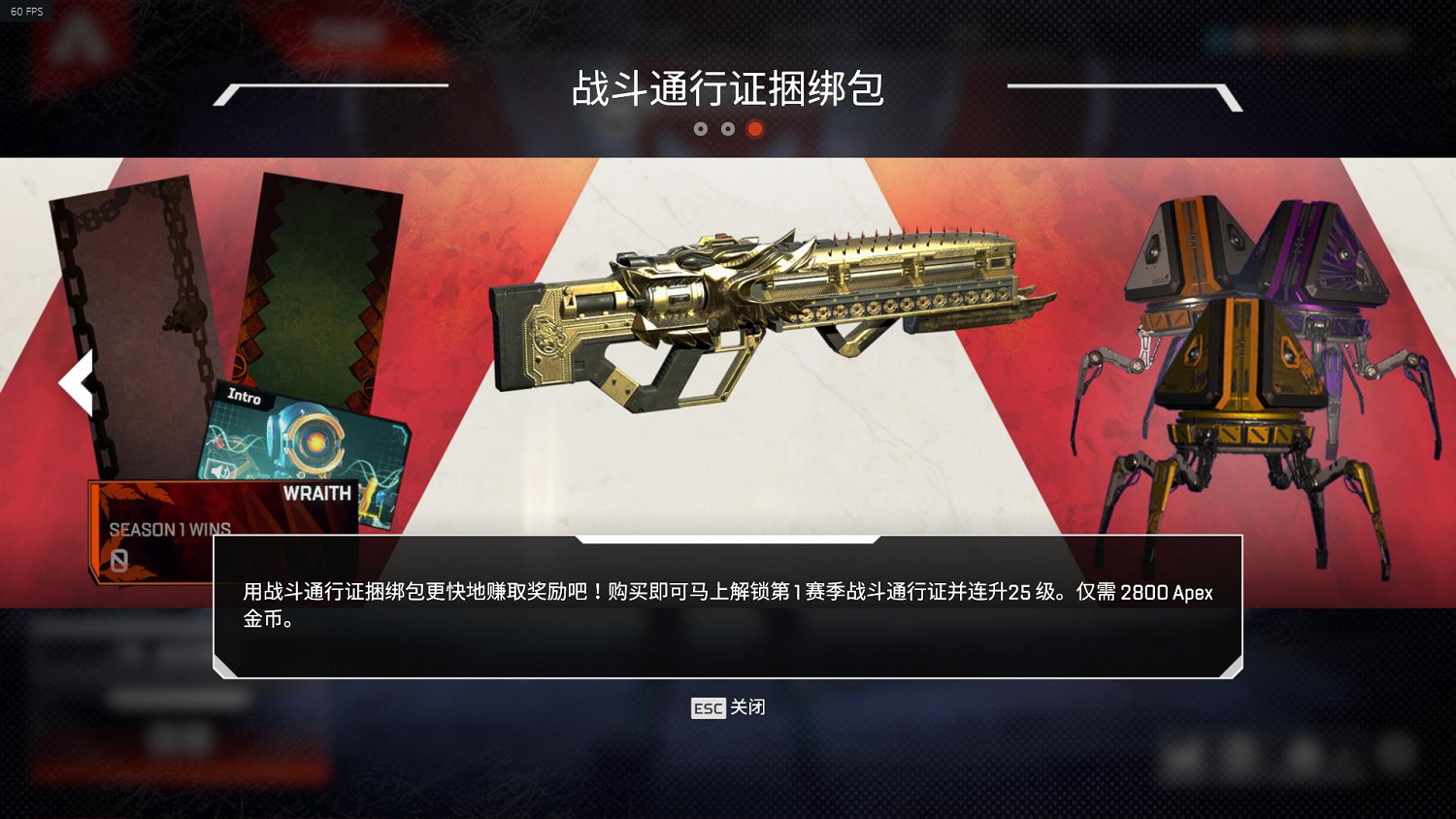This screenshot has width=1456, height=819.
Task: Click 关闭 to close the bundle screen
Action: 747,708
